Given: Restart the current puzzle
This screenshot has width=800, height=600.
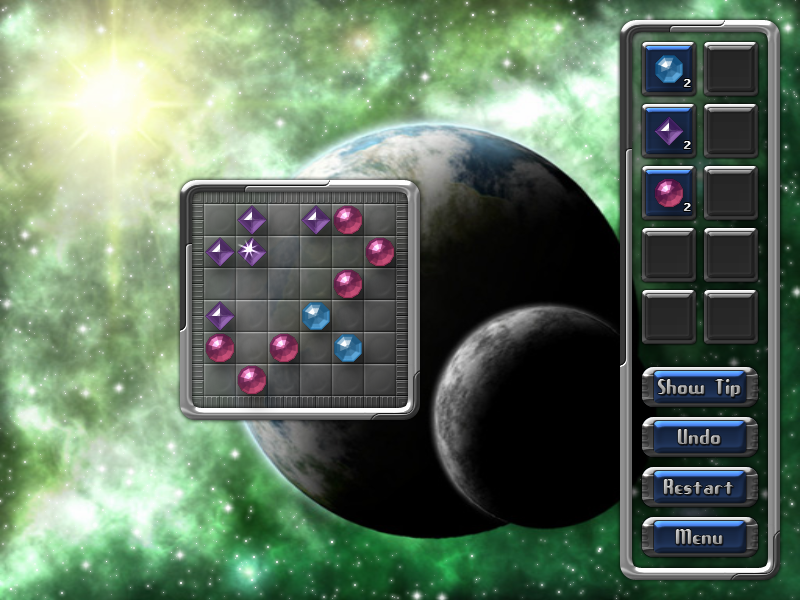Looking at the screenshot, I should point(699,487).
